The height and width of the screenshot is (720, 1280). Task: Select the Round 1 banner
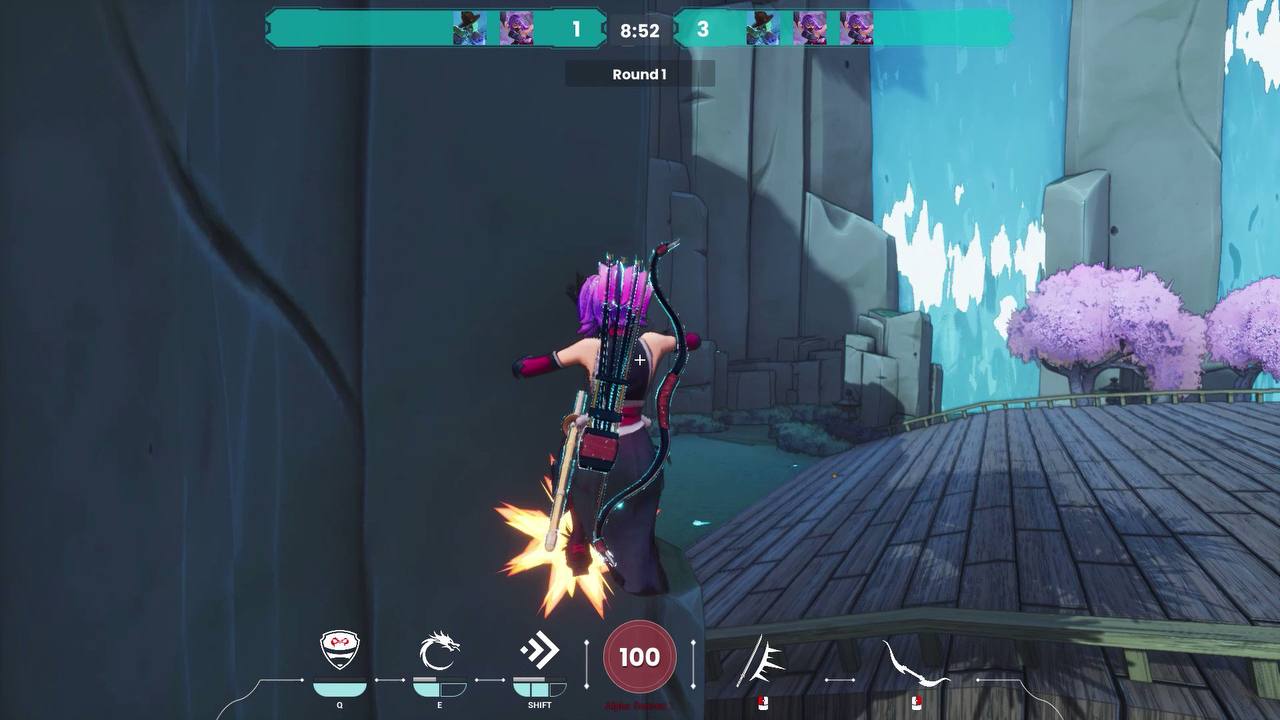[x=640, y=73]
